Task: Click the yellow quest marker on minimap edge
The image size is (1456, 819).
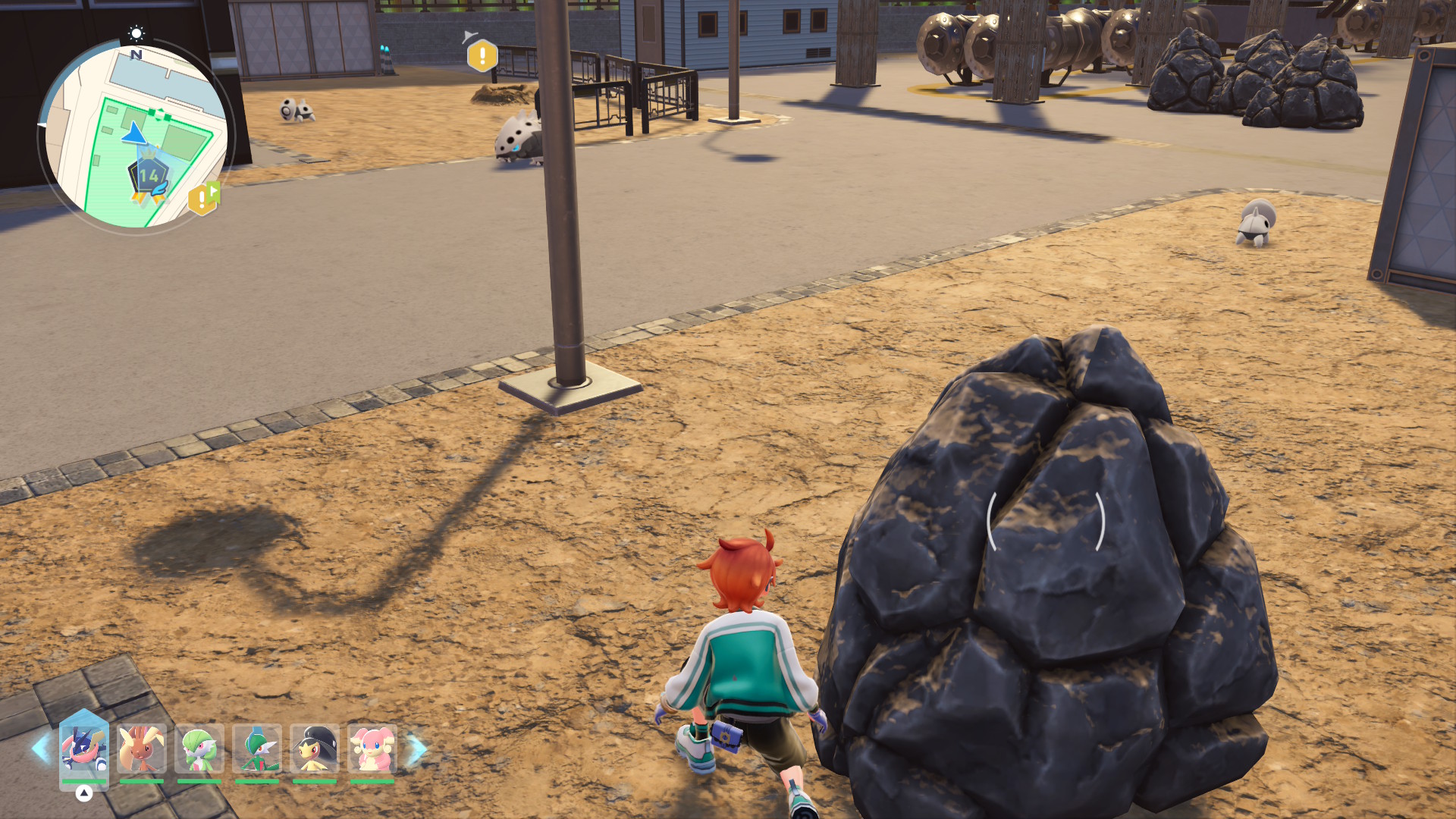Action: click(202, 199)
